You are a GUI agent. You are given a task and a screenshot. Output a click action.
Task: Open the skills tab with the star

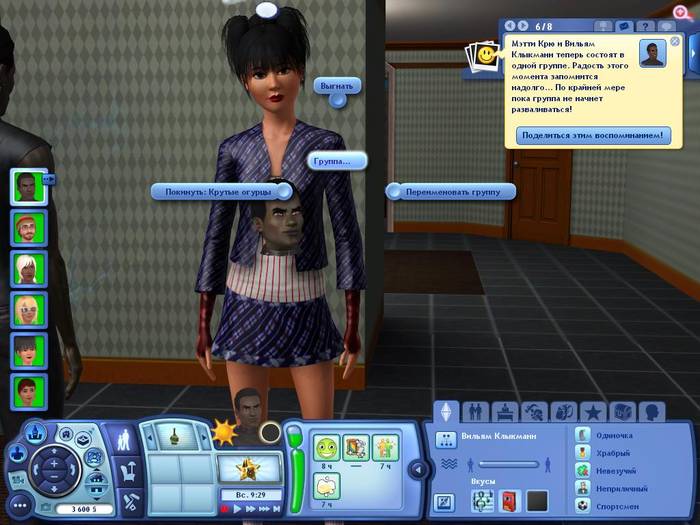tap(592, 411)
